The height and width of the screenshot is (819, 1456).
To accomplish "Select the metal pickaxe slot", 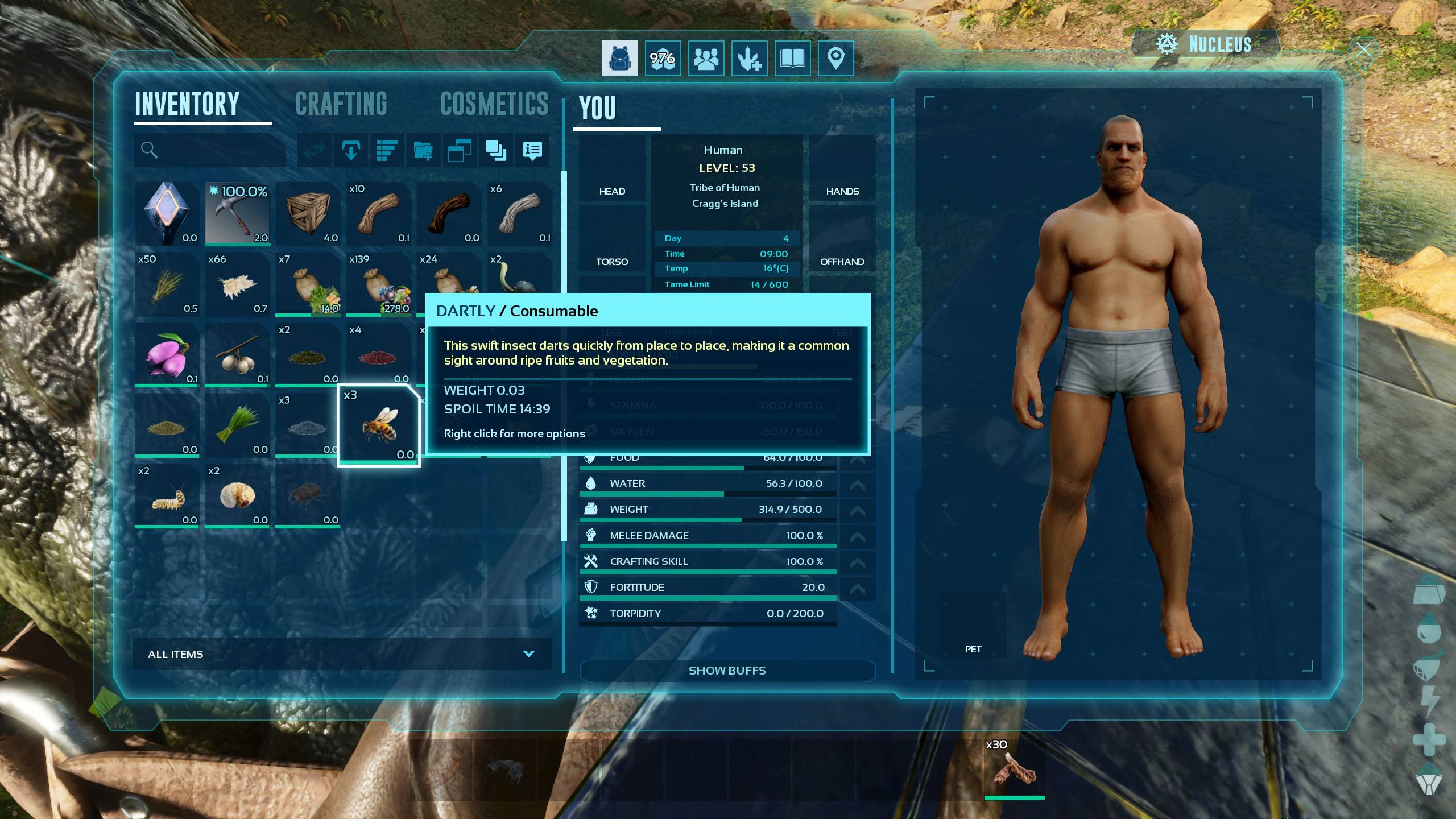I will [237, 214].
